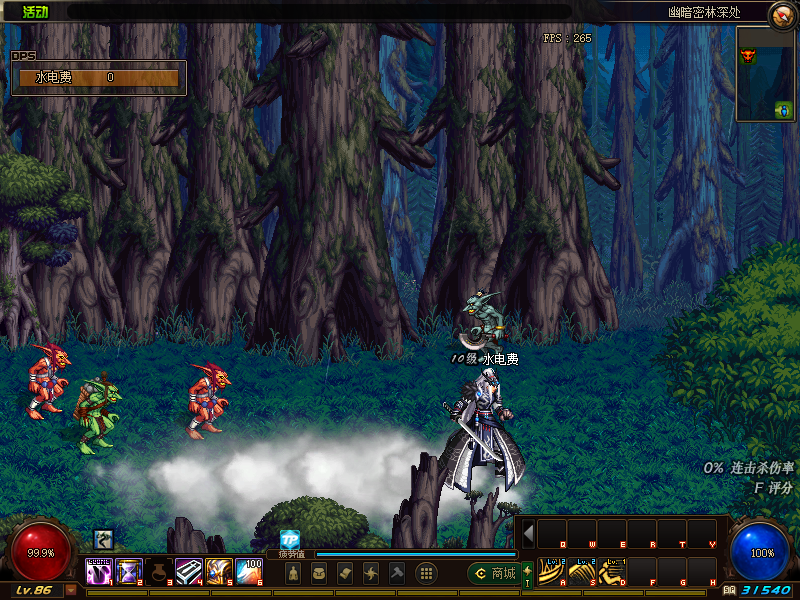The image size is (800, 600).
Task: Use the white box item in slot 4
Action: pyautogui.click(x=190, y=572)
